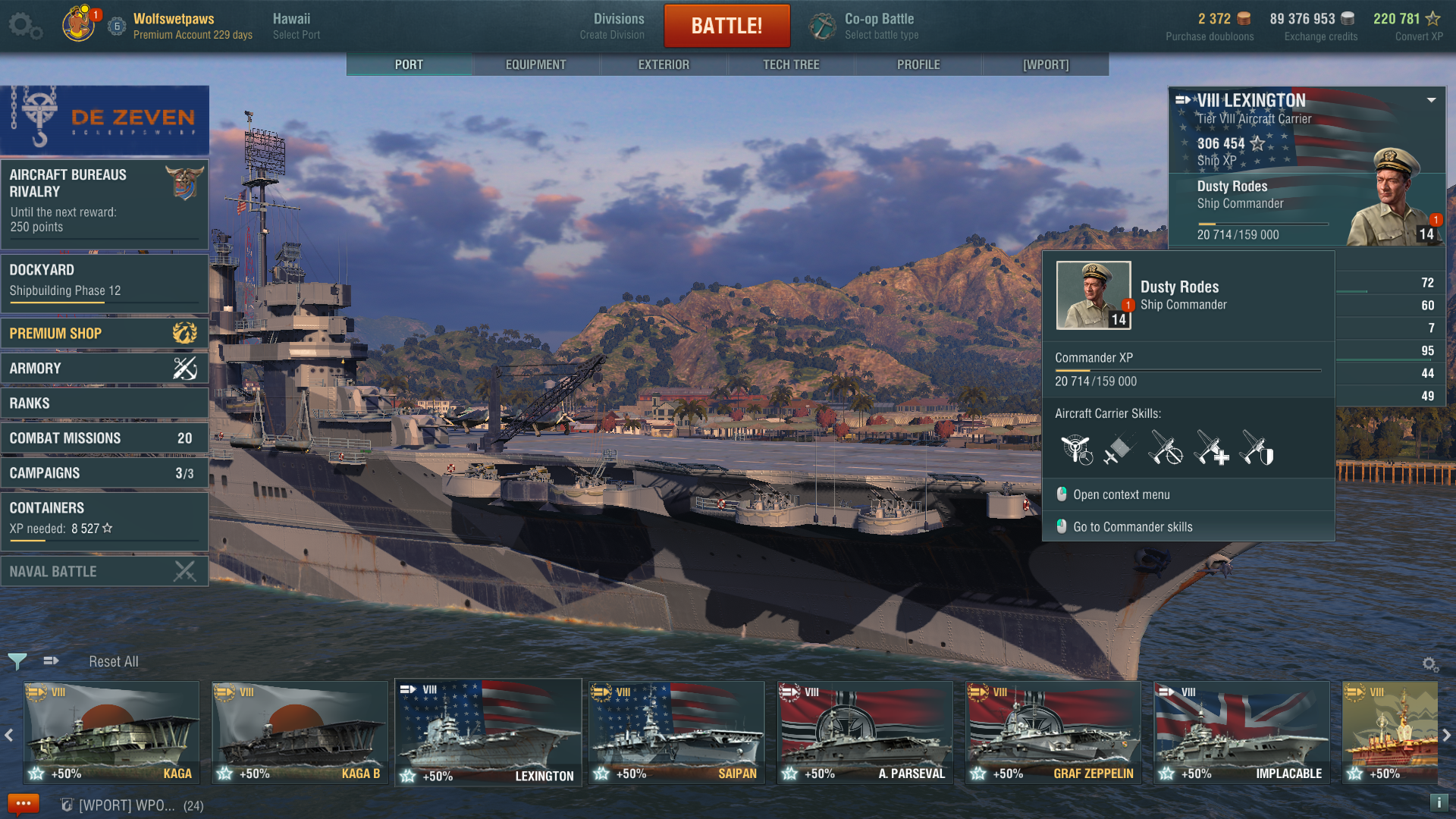This screenshot has height=819, width=1456.
Task: Open the Containers panel
Action: pyautogui.click(x=104, y=518)
